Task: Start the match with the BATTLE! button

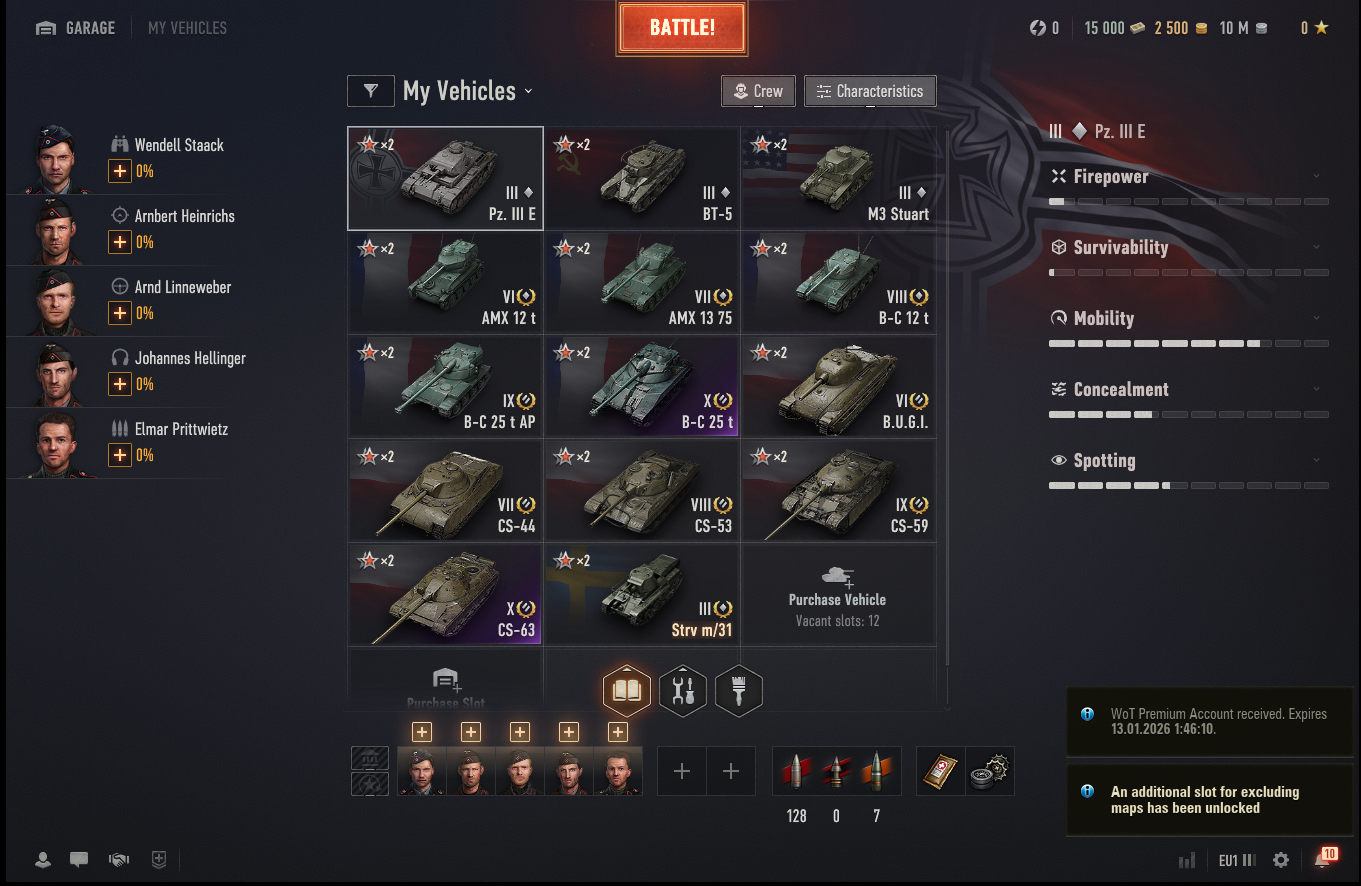Action: click(682, 28)
